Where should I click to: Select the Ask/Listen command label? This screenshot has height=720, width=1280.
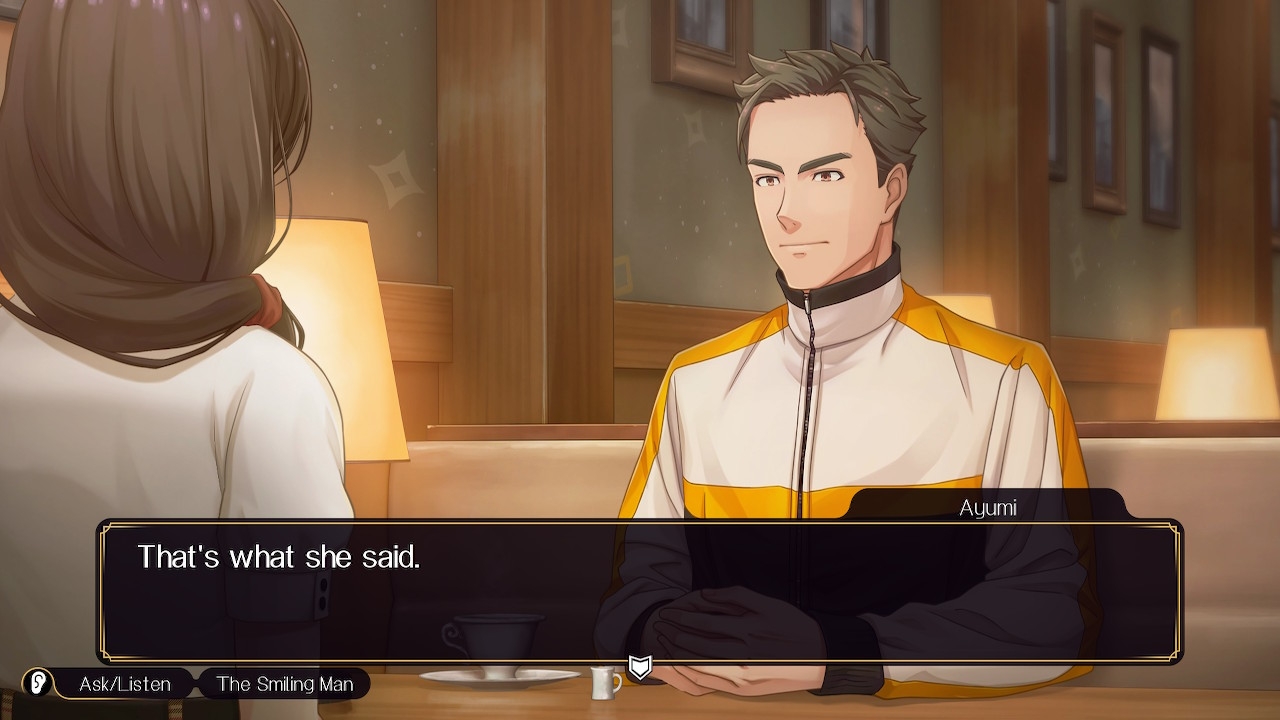pos(125,684)
